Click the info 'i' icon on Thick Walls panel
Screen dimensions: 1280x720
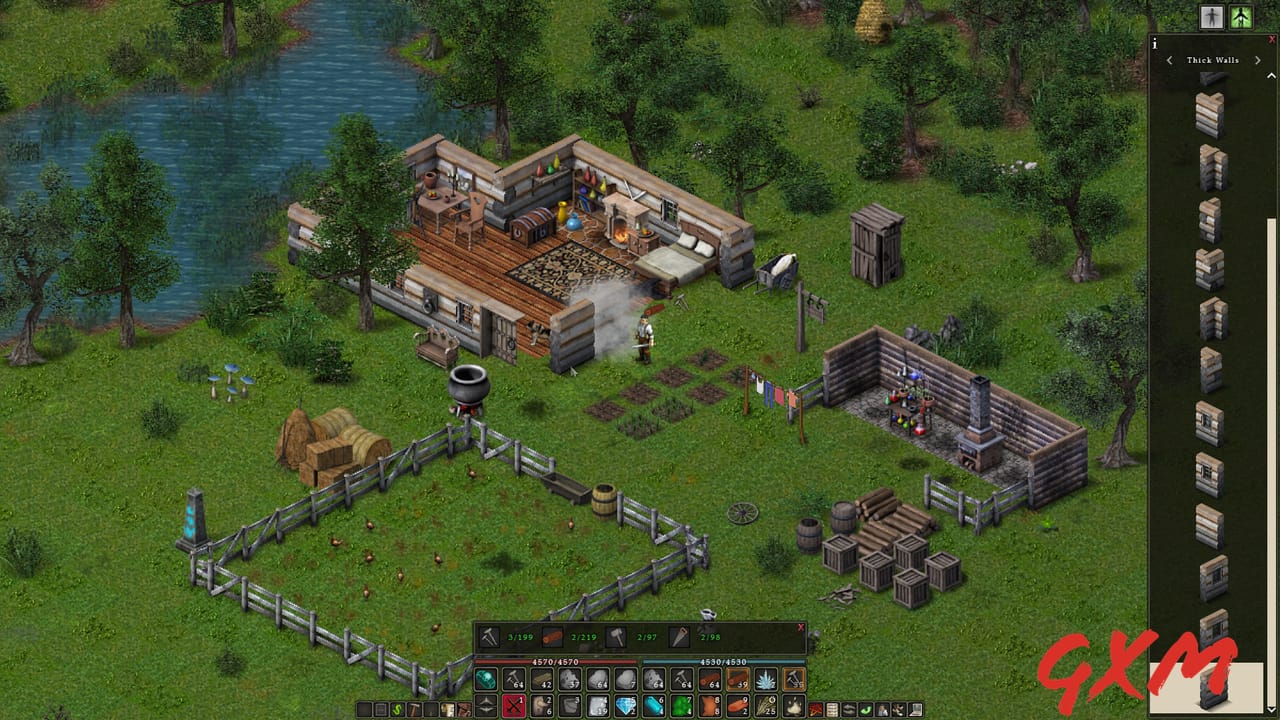pyautogui.click(x=1154, y=44)
